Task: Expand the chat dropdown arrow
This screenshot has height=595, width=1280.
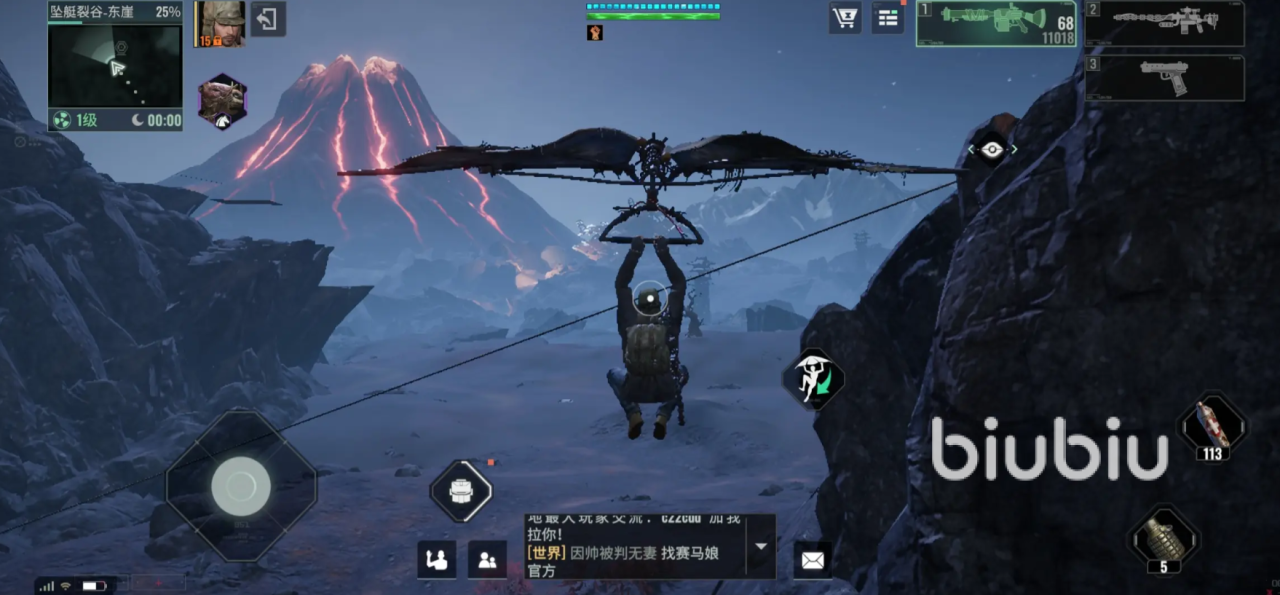Action: [761, 547]
